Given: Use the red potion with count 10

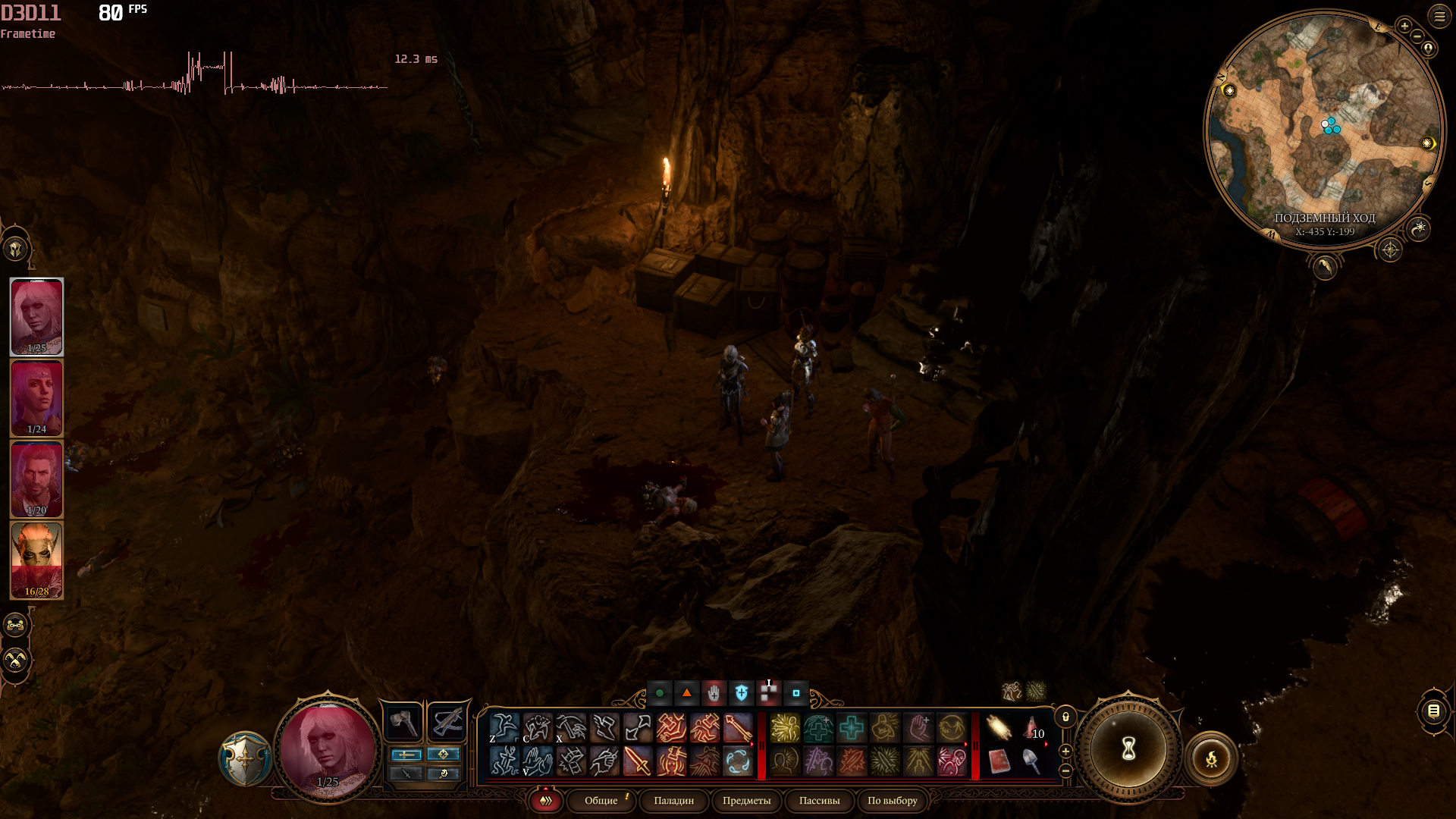Looking at the screenshot, I should [x=1032, y=728].
